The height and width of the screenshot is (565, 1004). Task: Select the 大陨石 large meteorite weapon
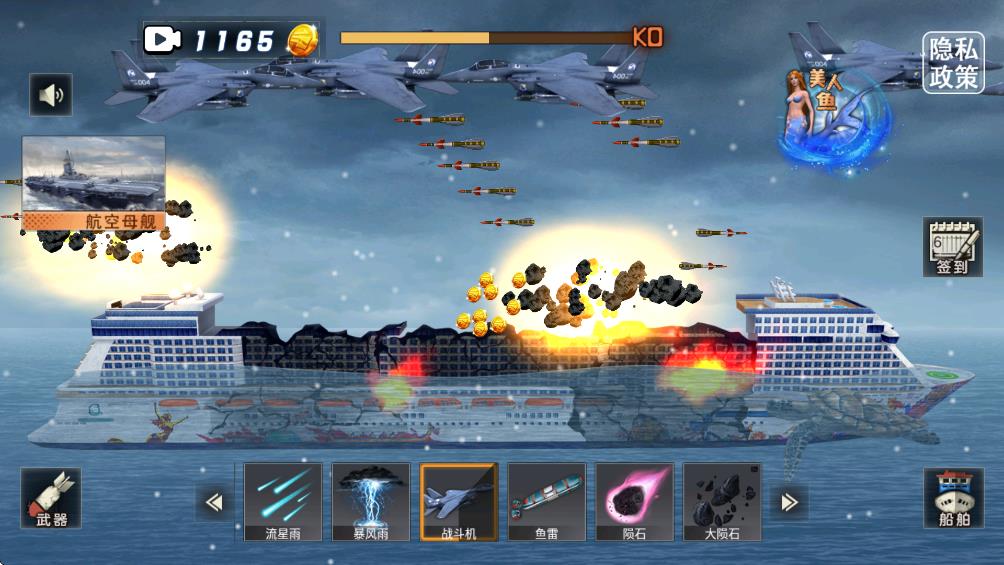click(722, 502)
